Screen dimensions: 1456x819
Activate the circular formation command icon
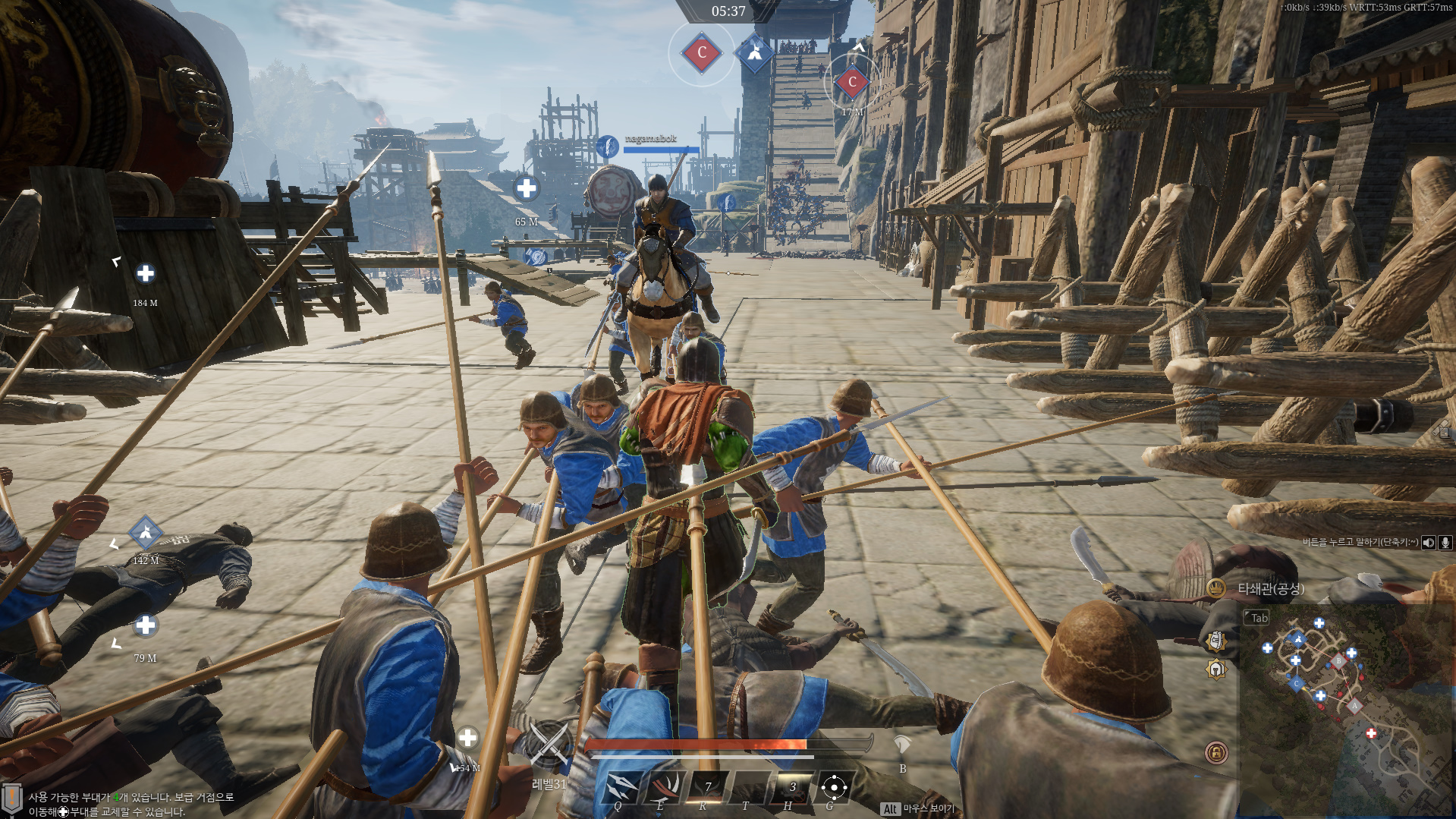(x=834, y=787)
